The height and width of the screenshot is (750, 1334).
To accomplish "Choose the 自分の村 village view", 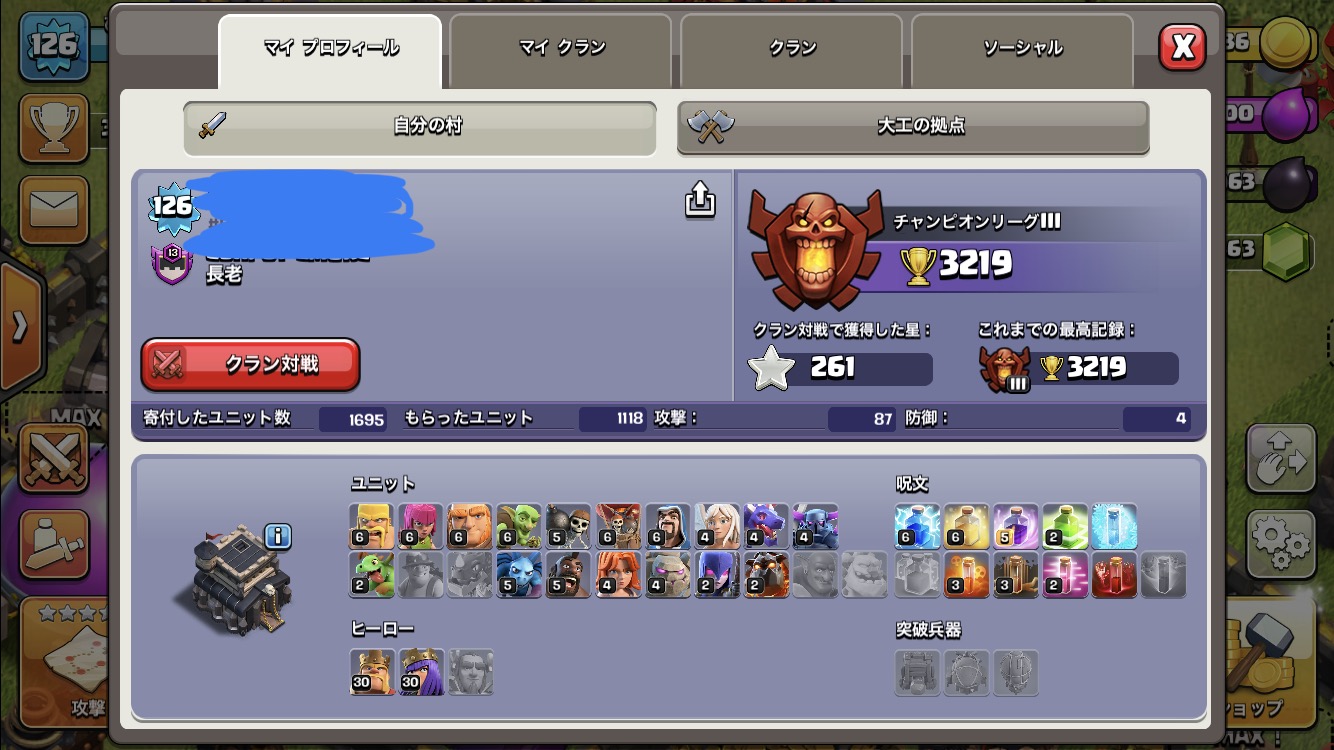I will (x=420, y=127).
